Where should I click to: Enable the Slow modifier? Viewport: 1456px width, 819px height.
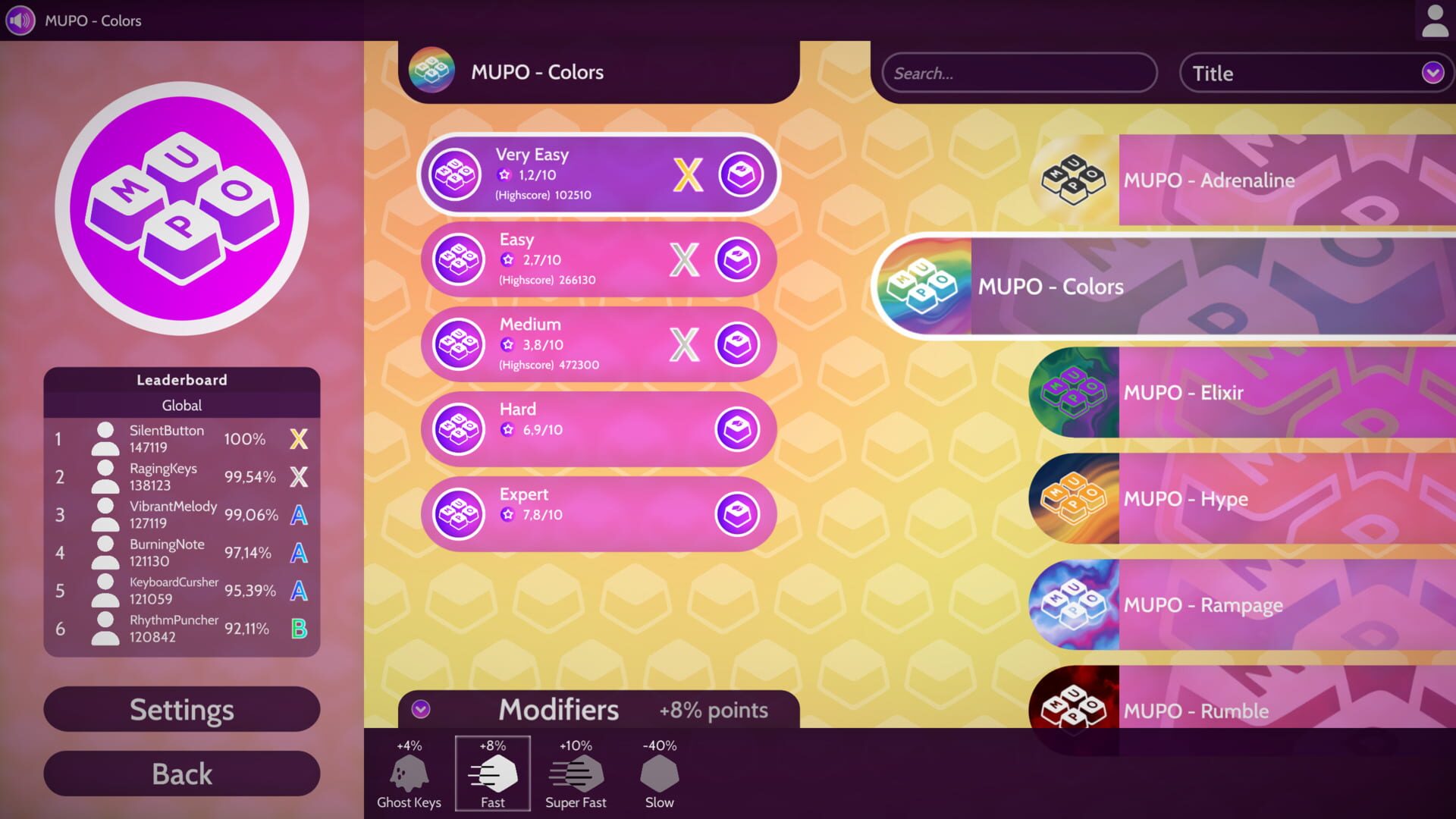click(x=658, y=773)
